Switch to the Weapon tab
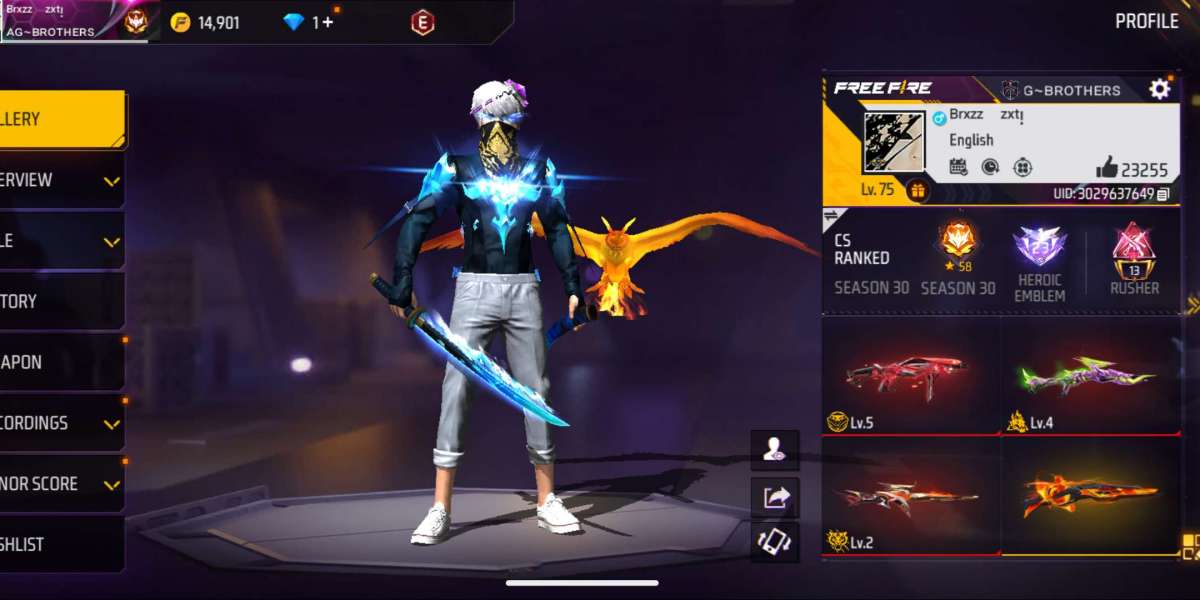This screenshot has height=600, width=1200. pos(60,362)
